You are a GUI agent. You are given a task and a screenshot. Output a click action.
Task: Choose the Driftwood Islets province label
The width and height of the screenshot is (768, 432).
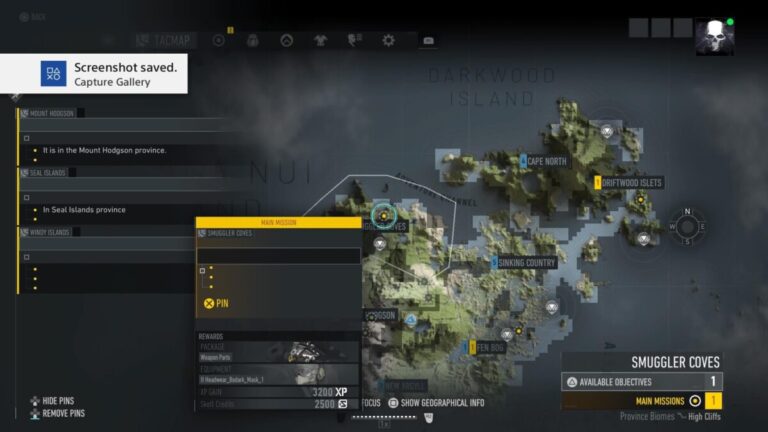pos(632,183)
